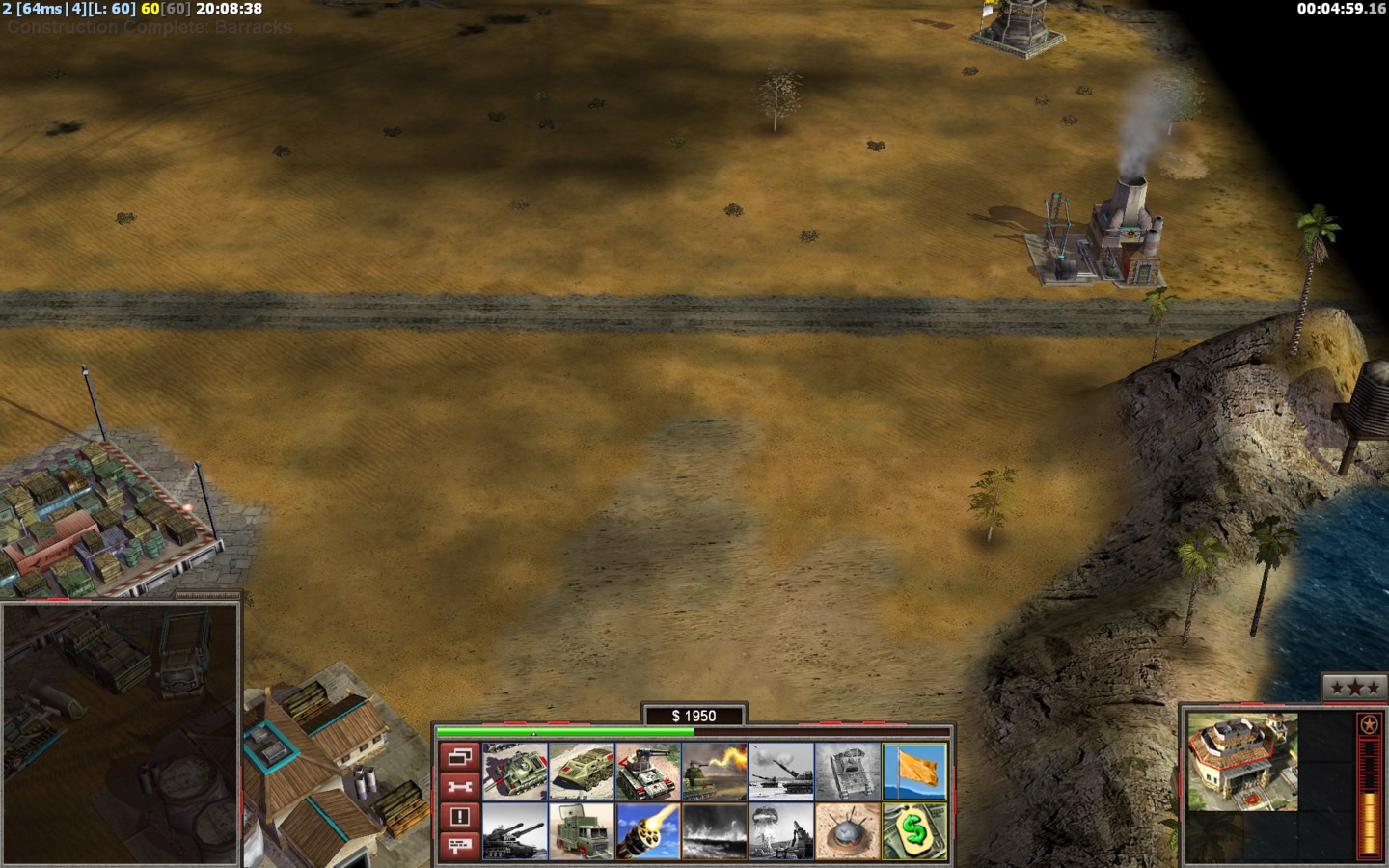Choose the land mine upgrade icon
Image resolution: width=1389 pixels, height=868 pixels.
coord(848,831)
